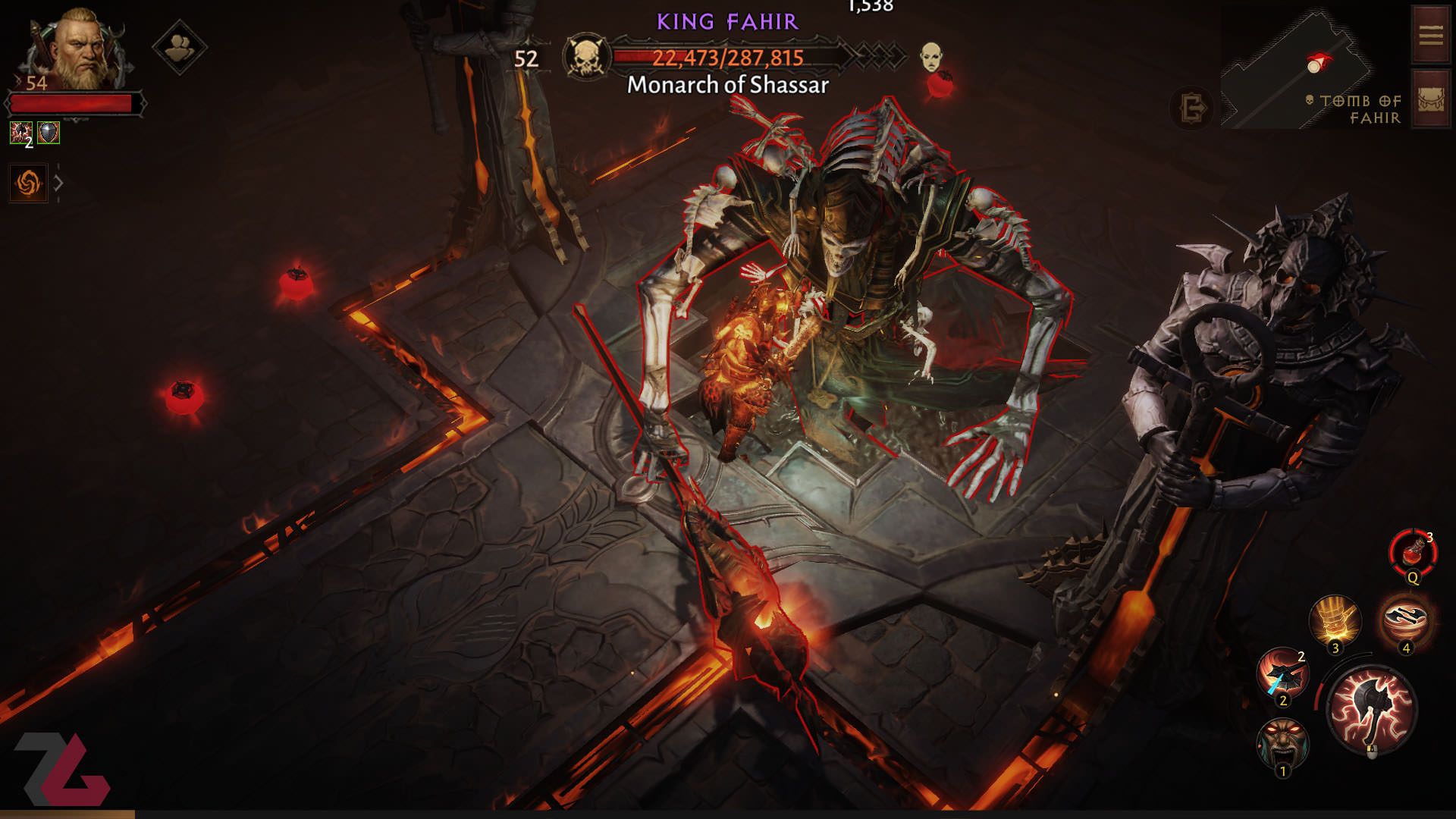Open the inventory bag button
Image resolution: width=1456 pixels, height=819 pixels.
pos(1430,99)
